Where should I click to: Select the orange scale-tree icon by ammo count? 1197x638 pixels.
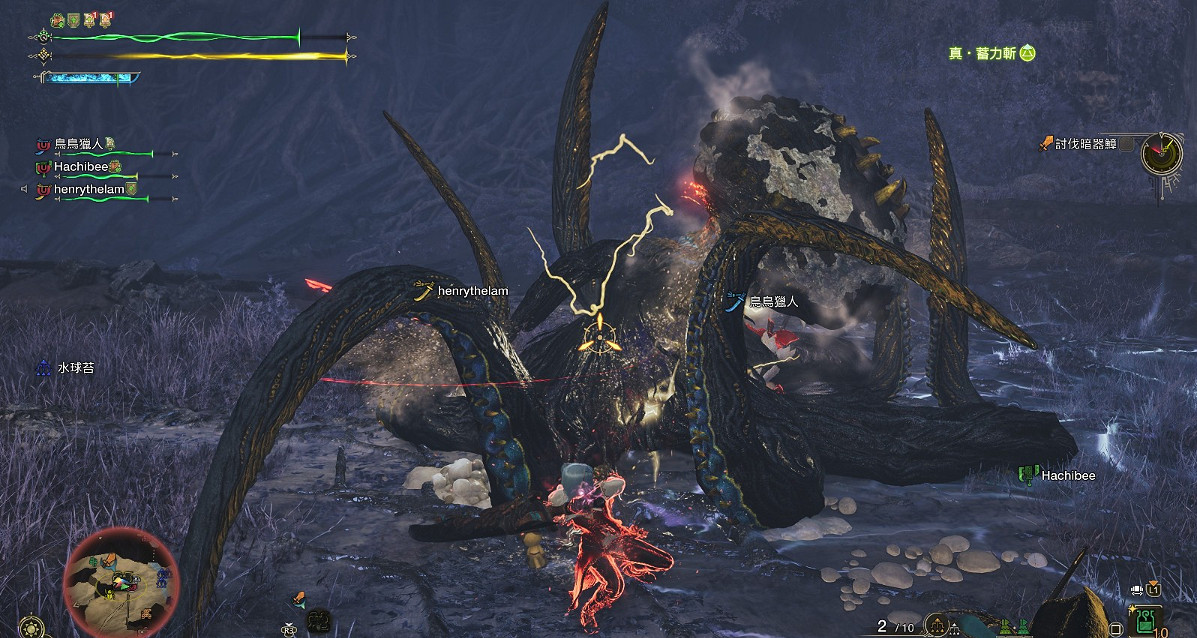coord(937,626)
